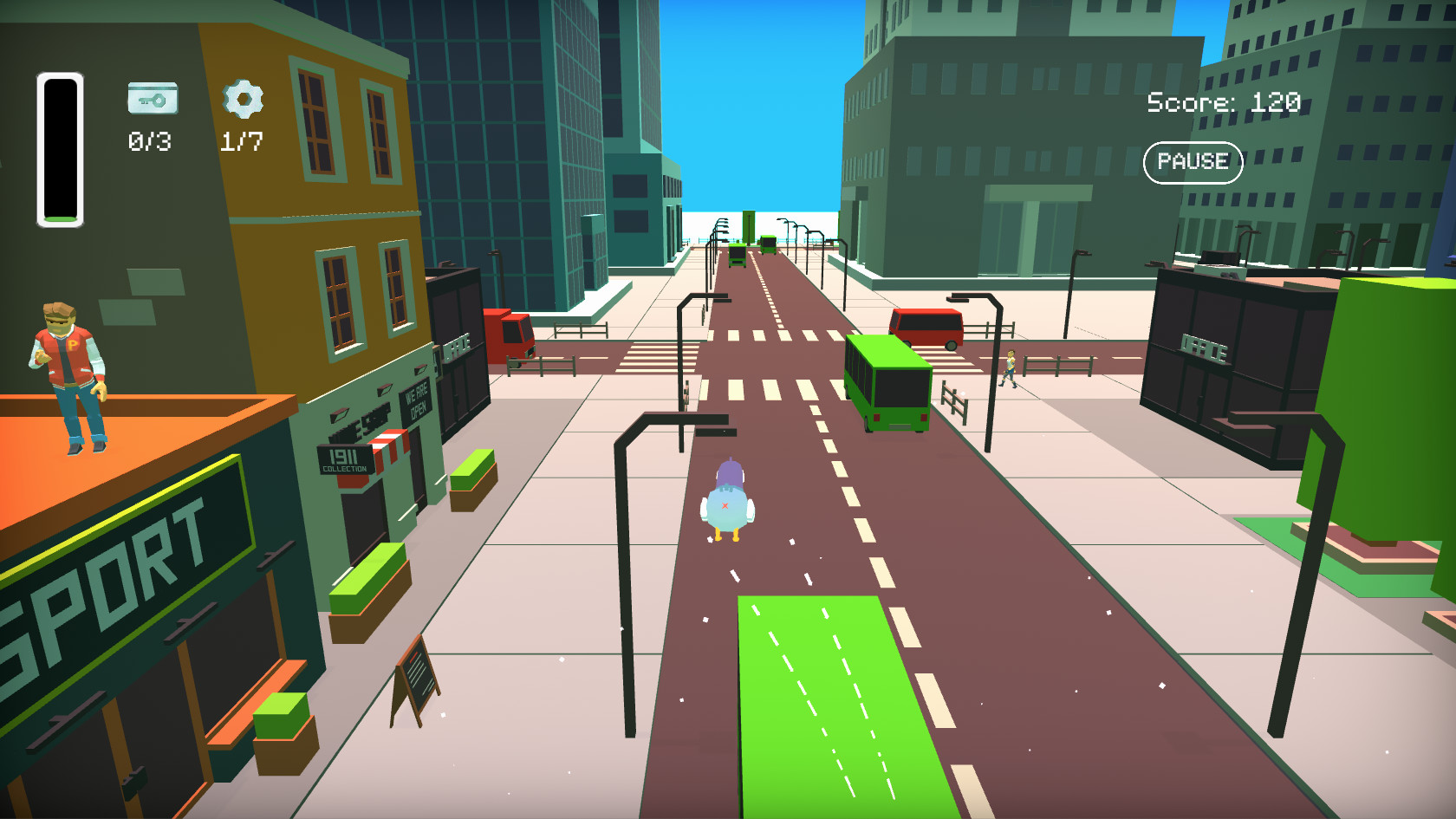1456x819 pixels.
Task: Select the gear counter icon
Action: (x=242, y=101)
